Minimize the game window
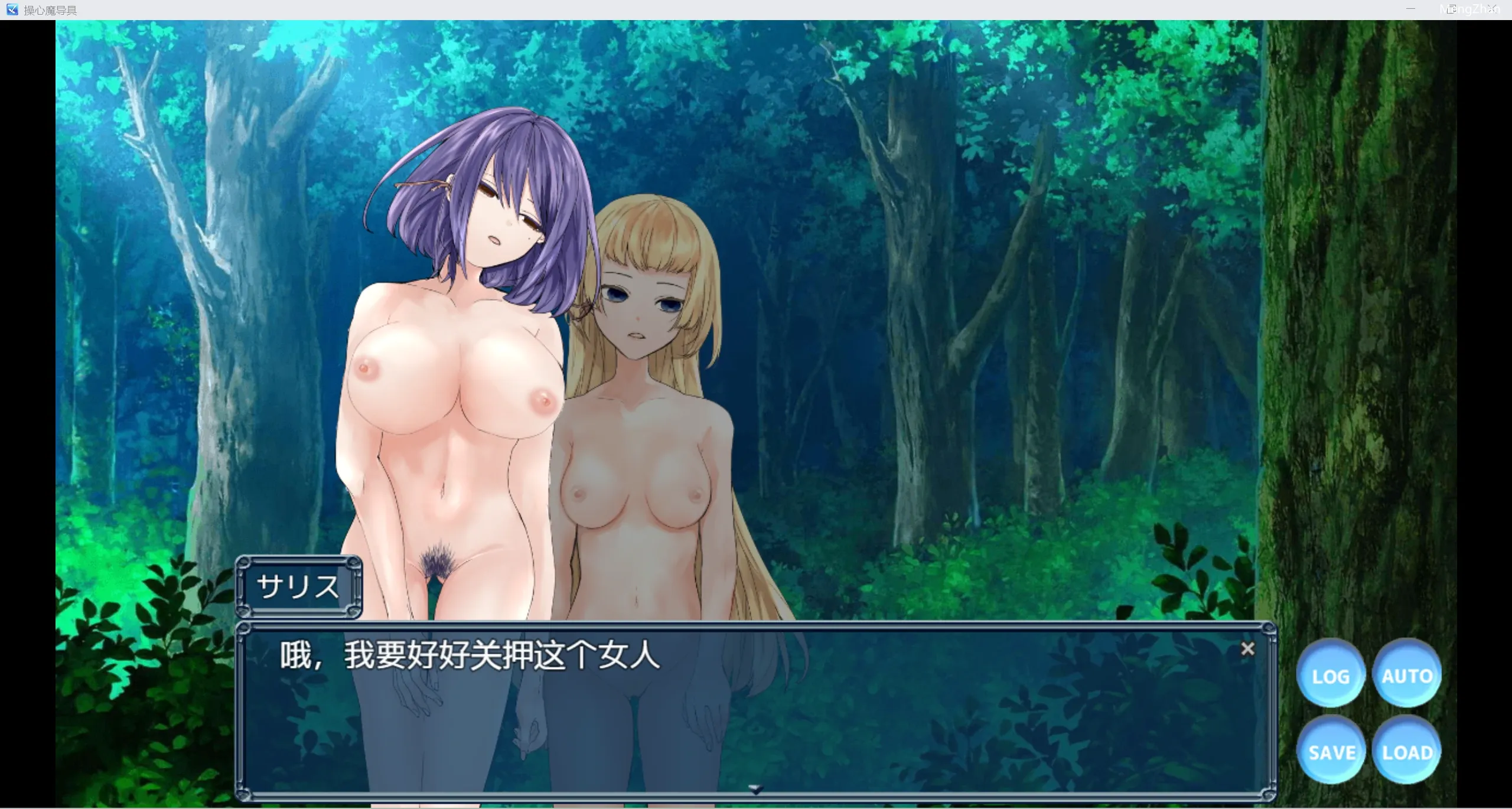This screenshot has height=809, width=1512. point(1410,9)
